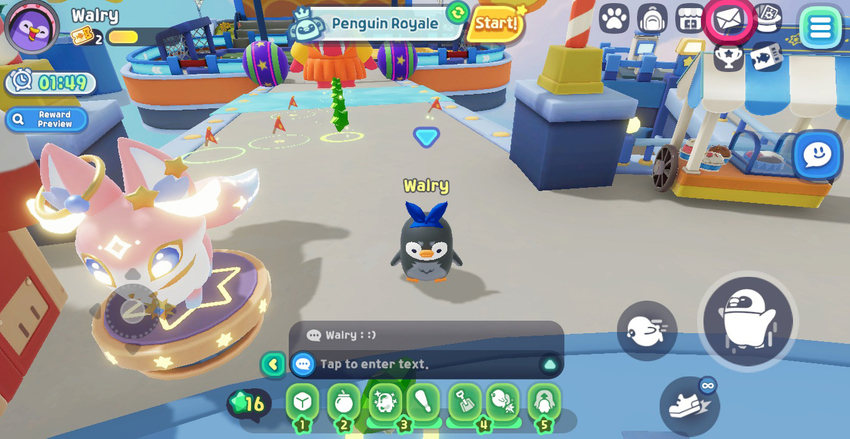Collapse chat using the yellow left arrow
Screen dimensions: 850x439
coord(272,364)
